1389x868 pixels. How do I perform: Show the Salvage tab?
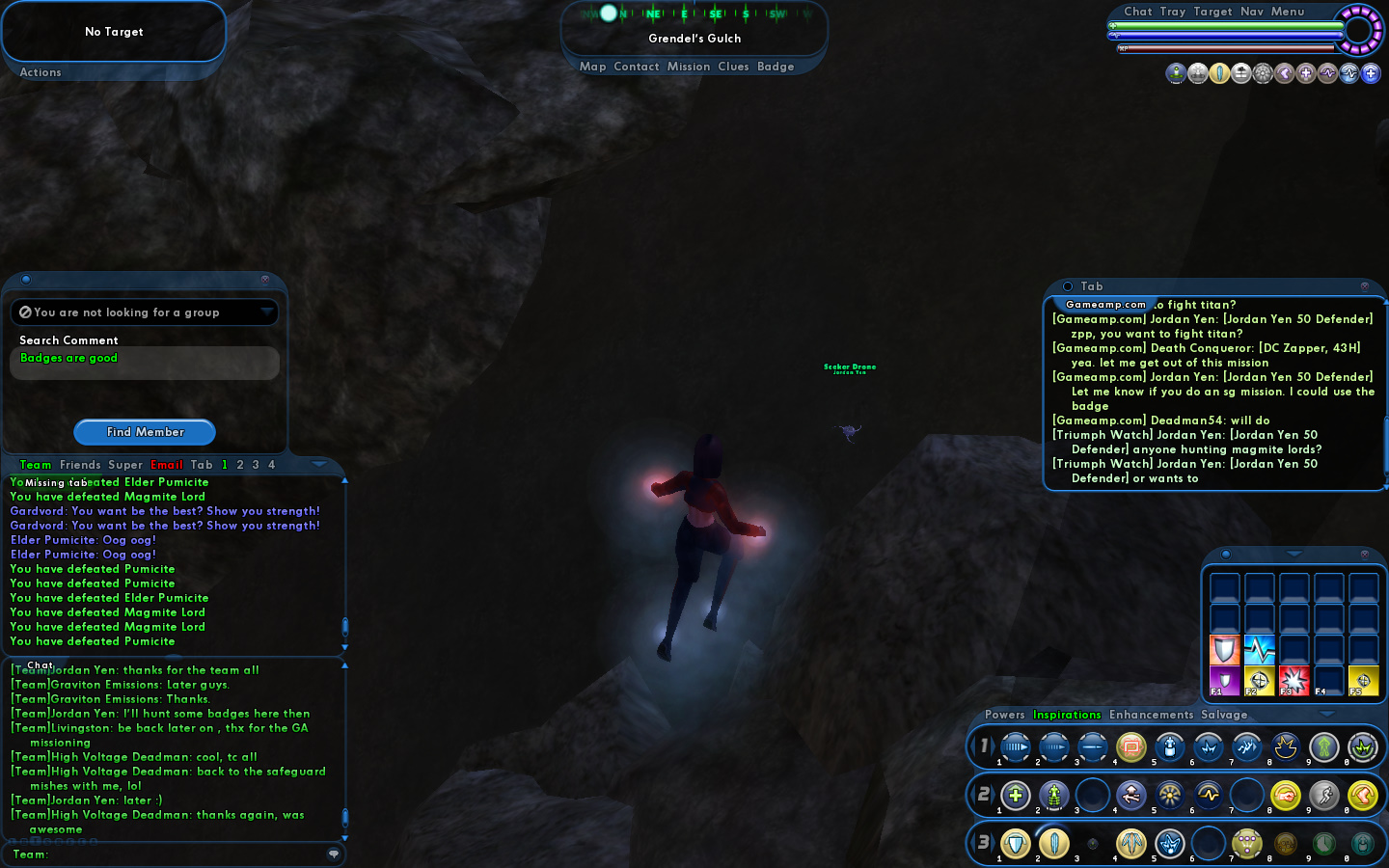pos(1224,715)
